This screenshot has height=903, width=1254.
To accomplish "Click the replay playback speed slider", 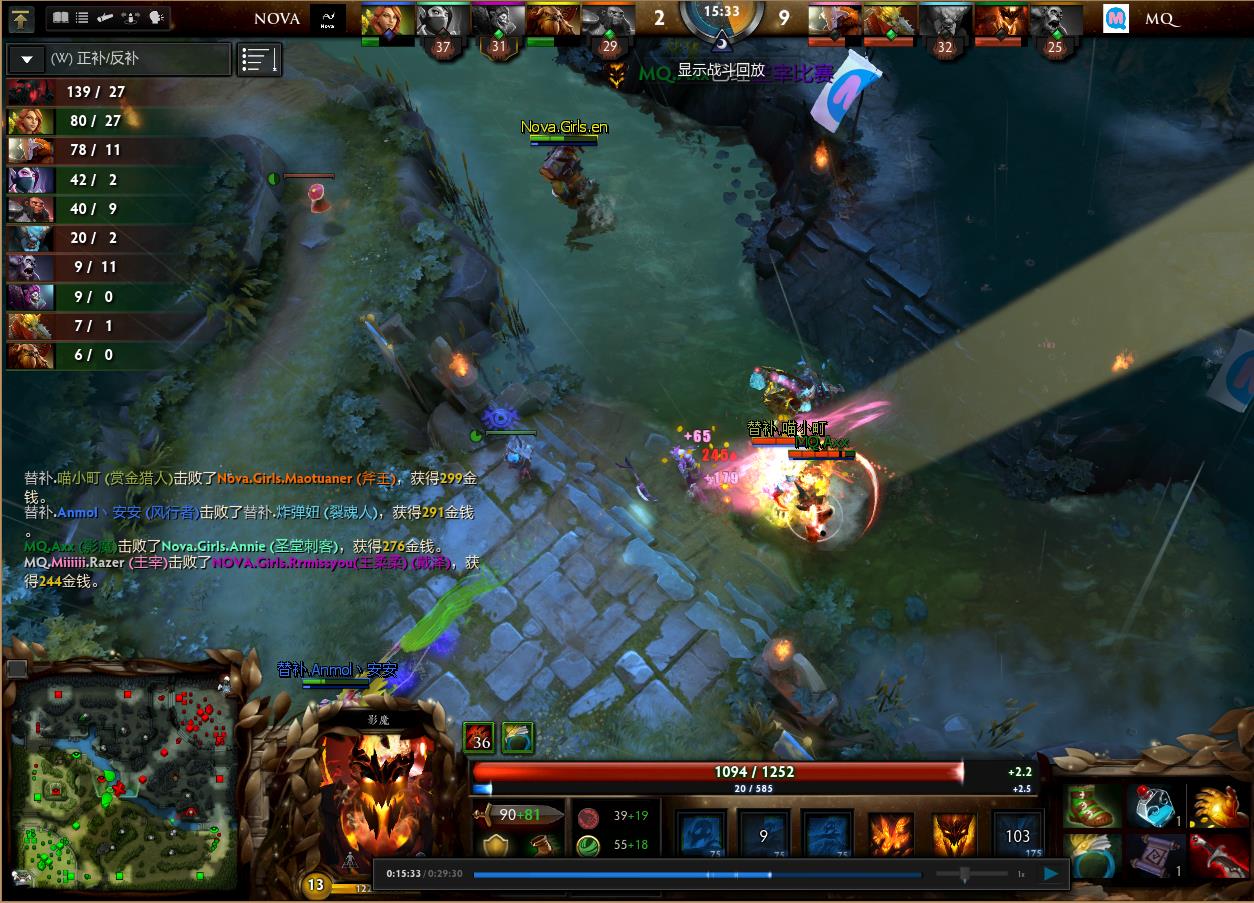I will [x=964, y=874].
